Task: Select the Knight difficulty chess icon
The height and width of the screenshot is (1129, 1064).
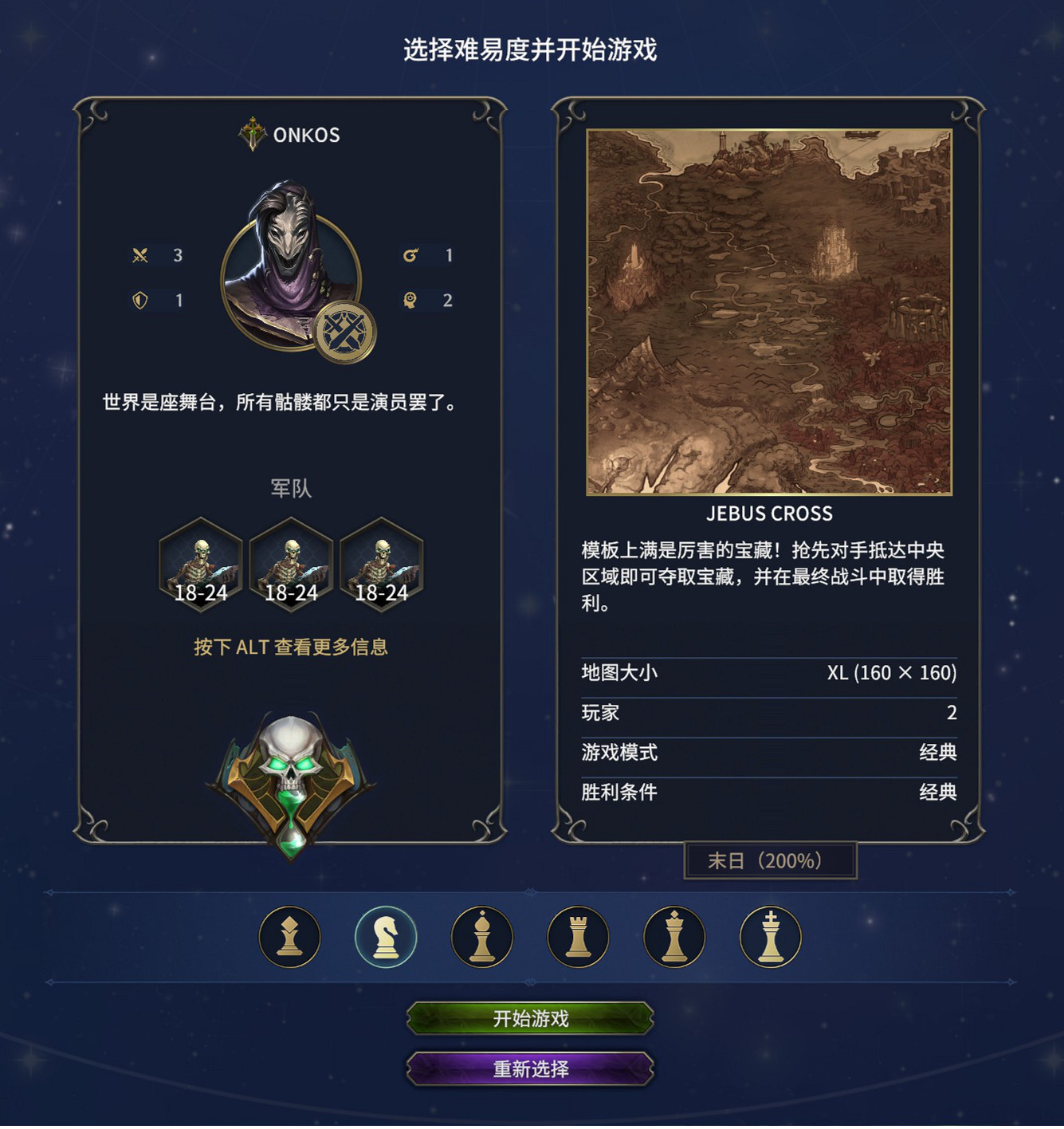Action: tap(386, 936)
